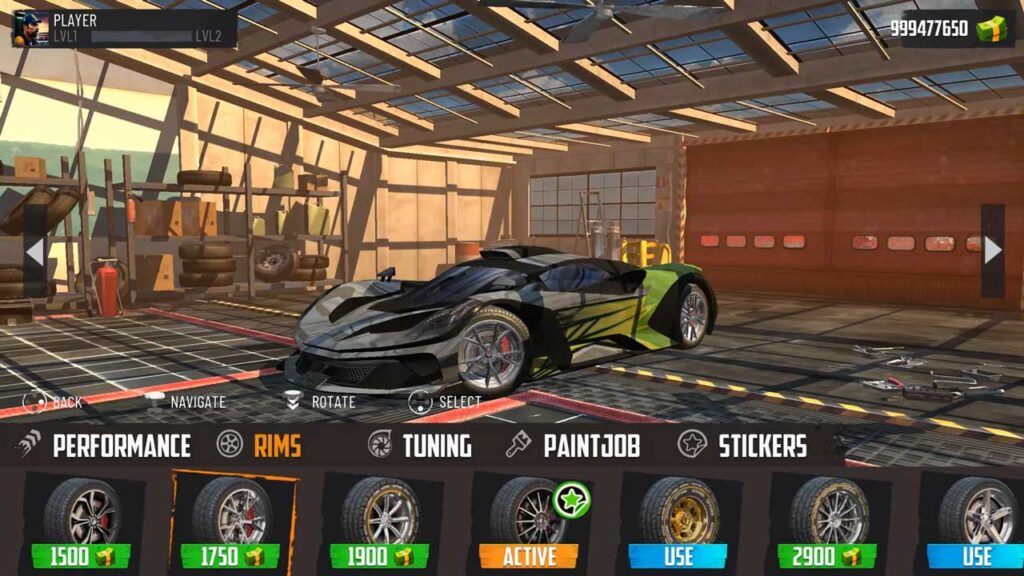The width and height of the screenshot is (1024, 576).
Task: Switch to the Performance tab
Action: tap(107, 446)
